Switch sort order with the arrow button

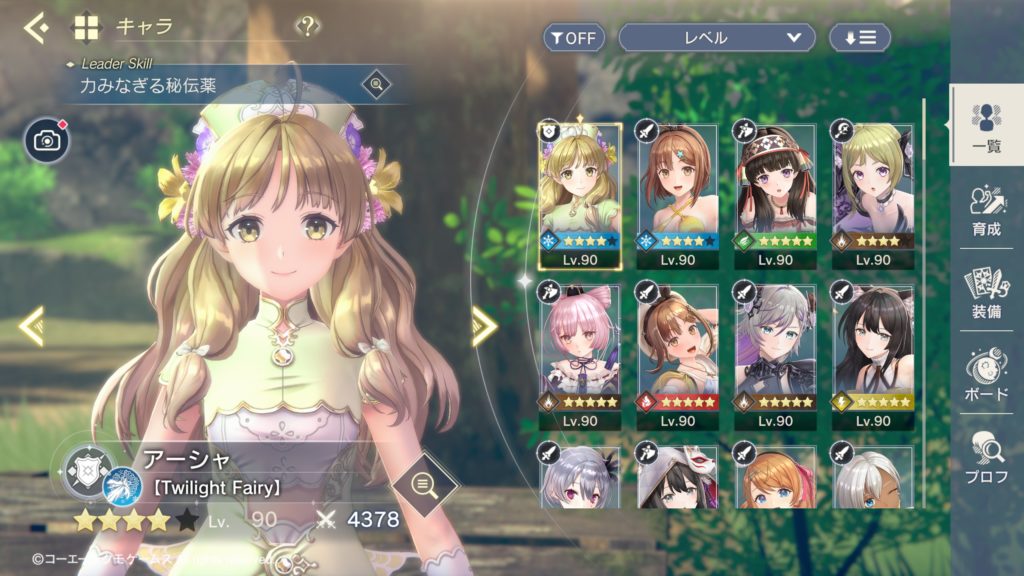(x=860, y=38)
